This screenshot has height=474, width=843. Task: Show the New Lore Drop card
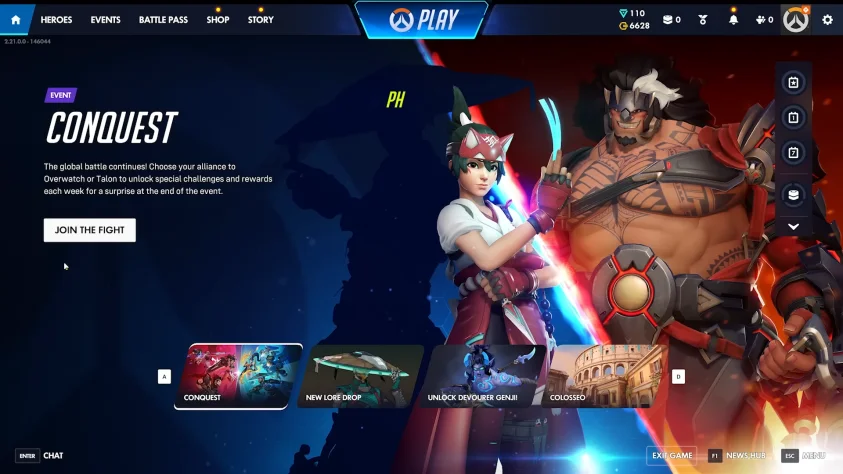point(364,376)
